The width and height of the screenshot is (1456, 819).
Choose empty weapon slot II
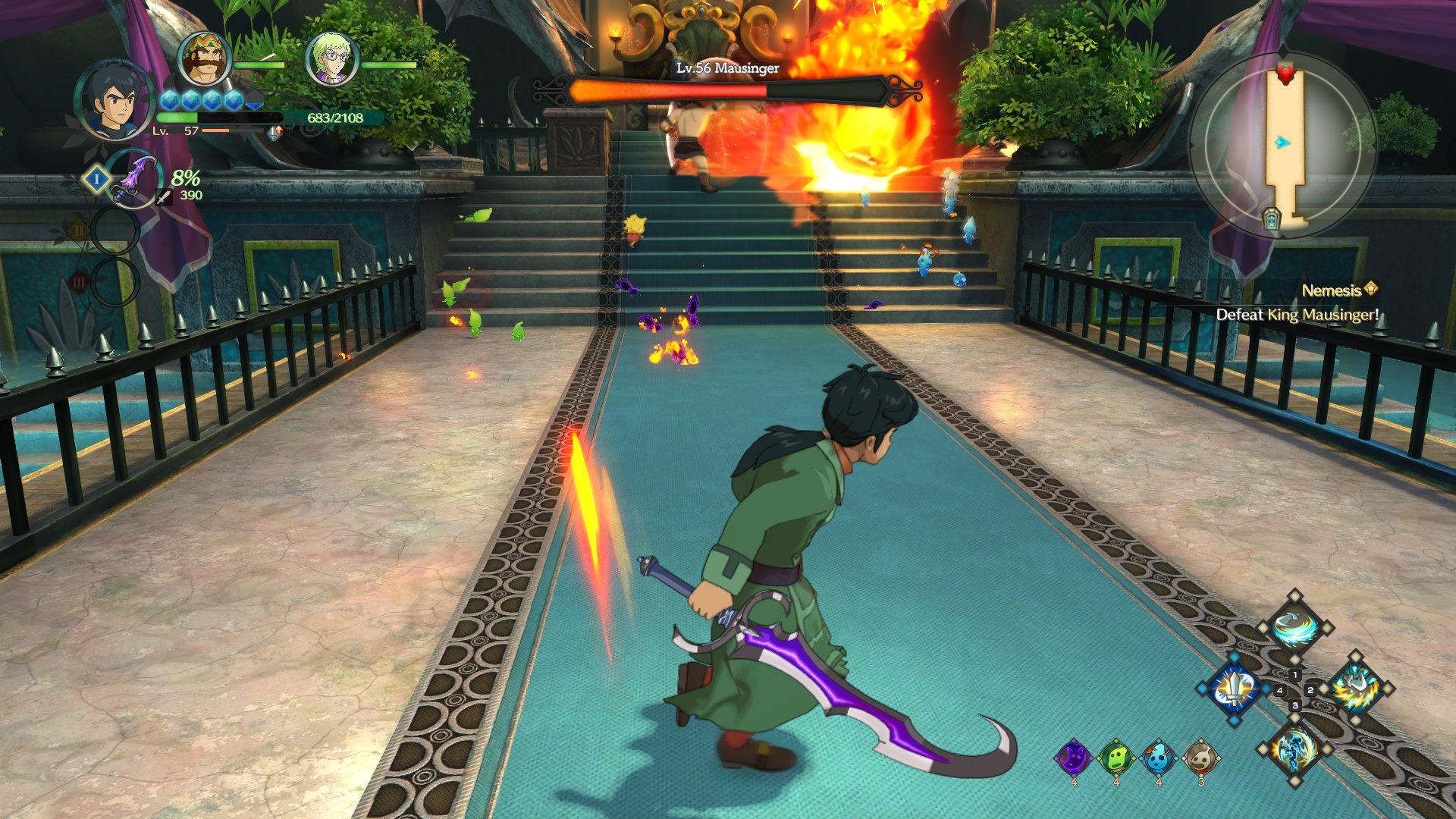click(x=115, y=231)
